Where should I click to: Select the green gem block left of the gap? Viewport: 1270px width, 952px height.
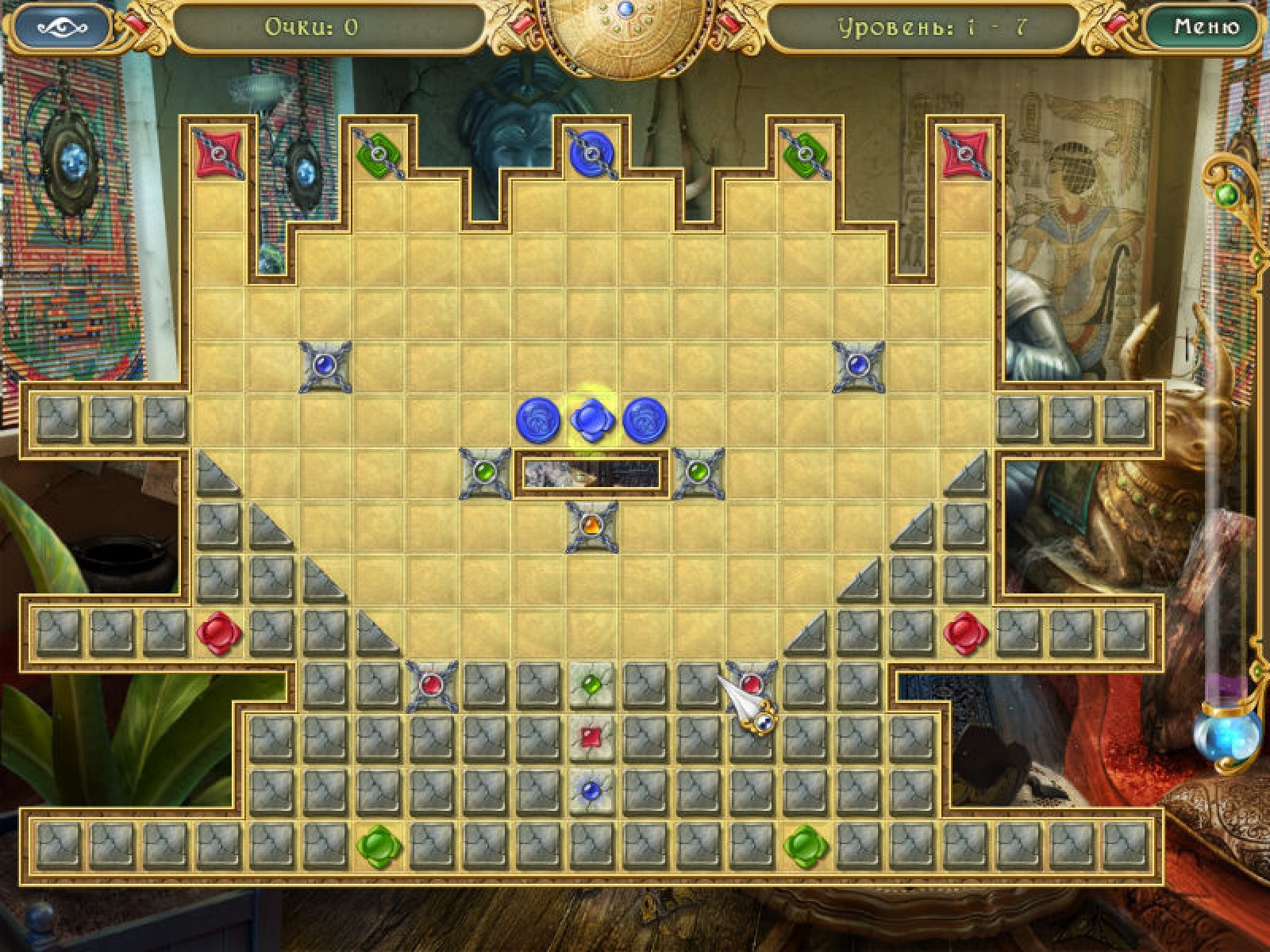tap(485, 474)
